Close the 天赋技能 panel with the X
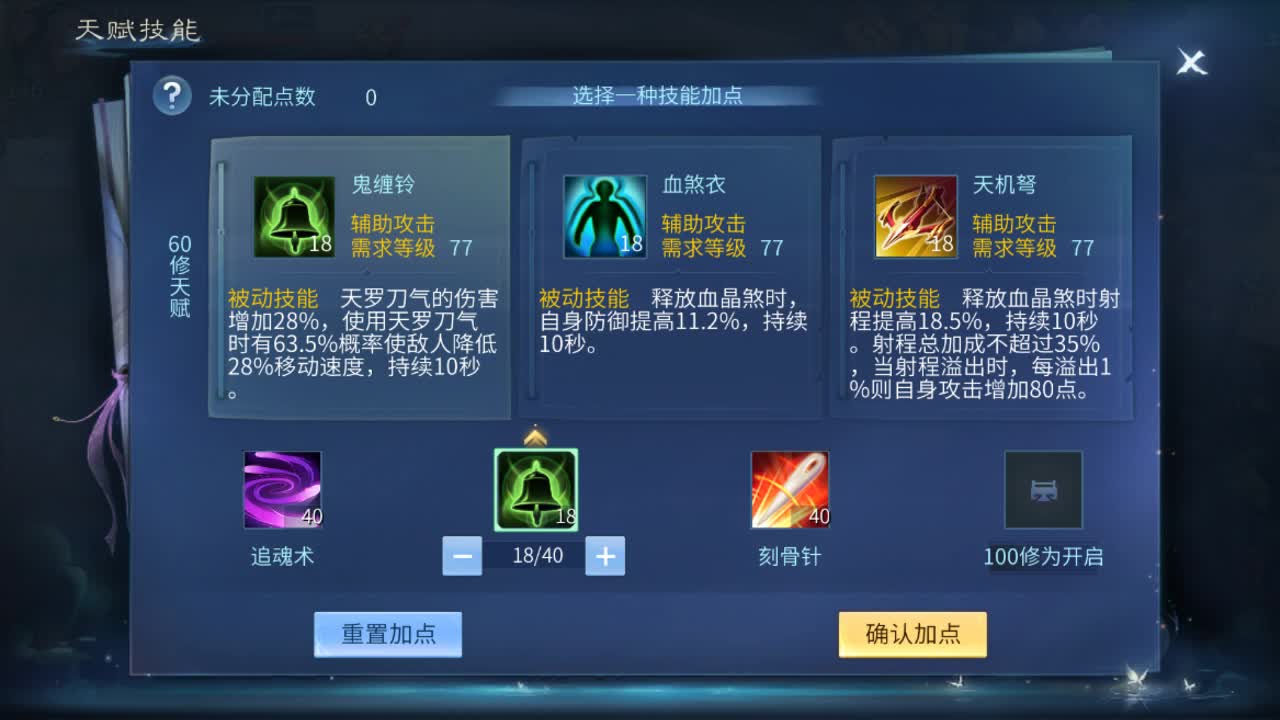Viewport: 1280px width, 720px height. pyautogui.click(x=1190, y=62)
